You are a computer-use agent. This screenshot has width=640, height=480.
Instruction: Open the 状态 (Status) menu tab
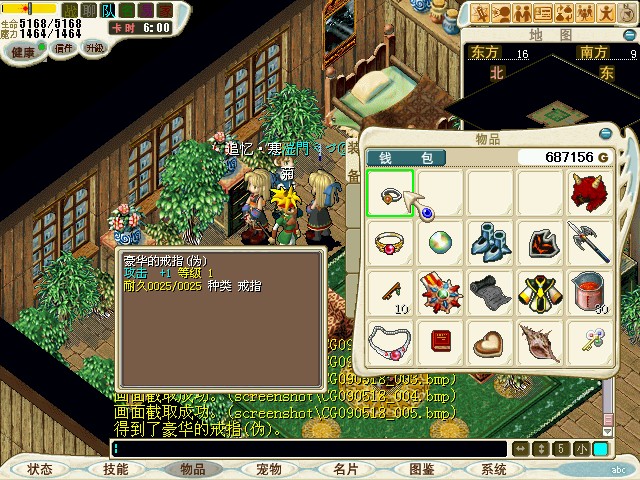(40, 468)
